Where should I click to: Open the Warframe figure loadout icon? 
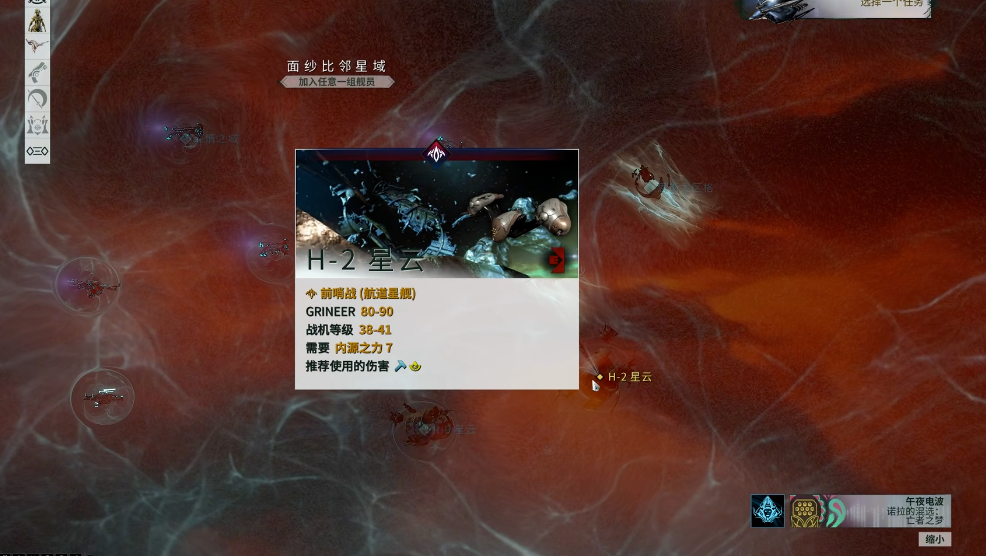(37, 21)
